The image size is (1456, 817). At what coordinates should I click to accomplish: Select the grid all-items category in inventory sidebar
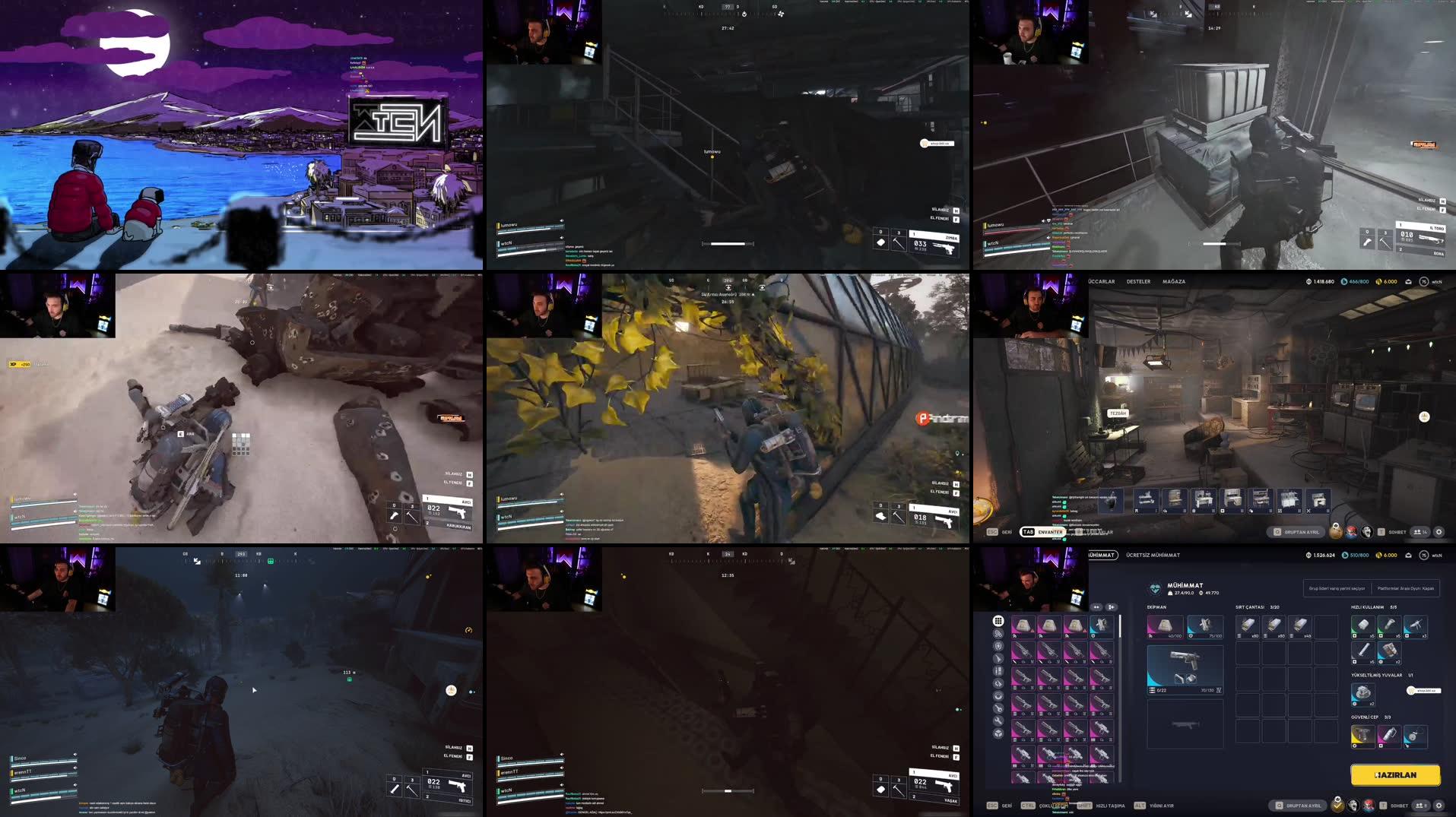click(x=998, y=620)
